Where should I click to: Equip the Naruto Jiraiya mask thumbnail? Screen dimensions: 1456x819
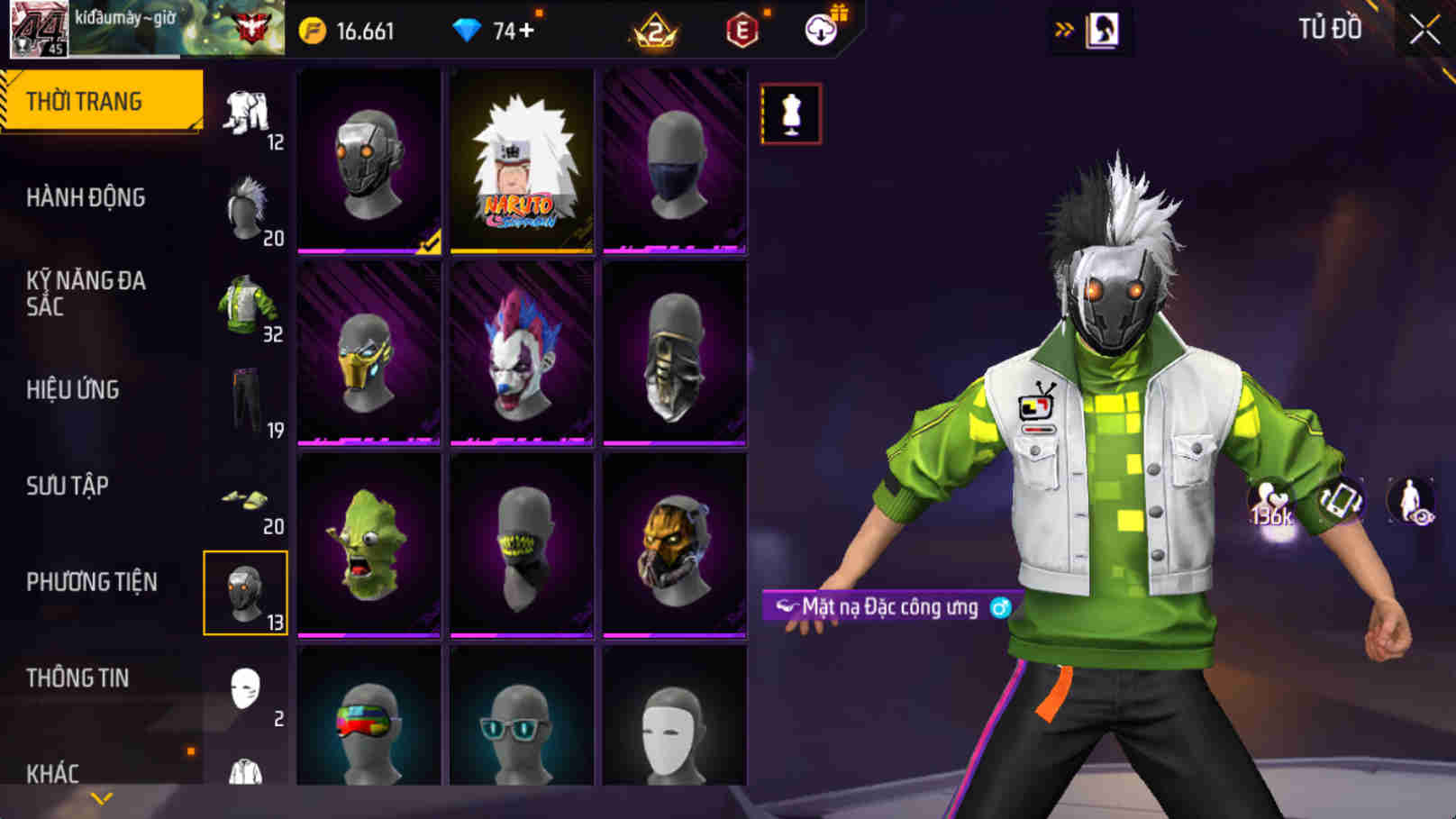pyautogui.click(x=521, y=162)
